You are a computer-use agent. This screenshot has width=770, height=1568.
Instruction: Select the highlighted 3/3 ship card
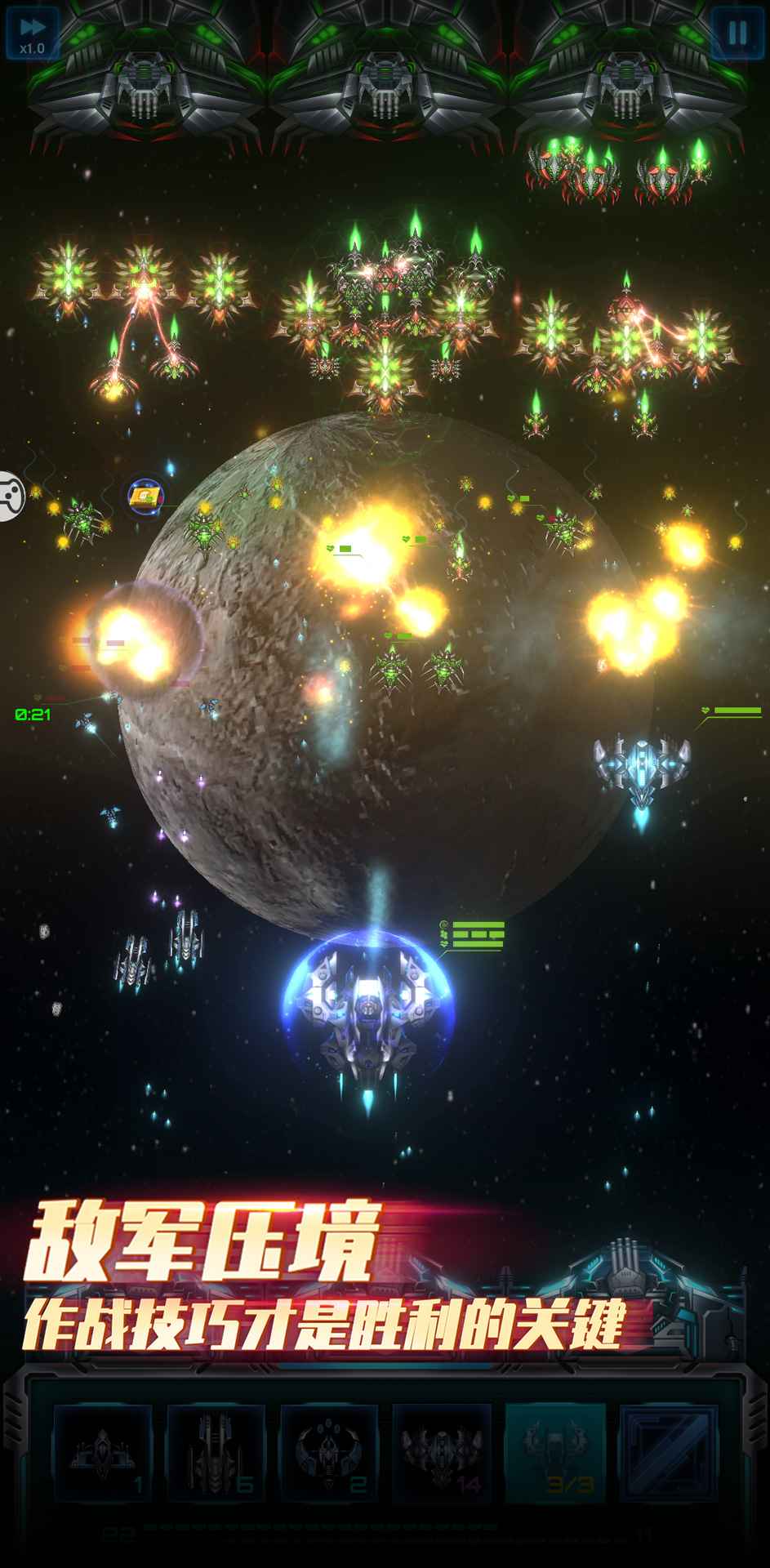click(x=555, y=1454)
